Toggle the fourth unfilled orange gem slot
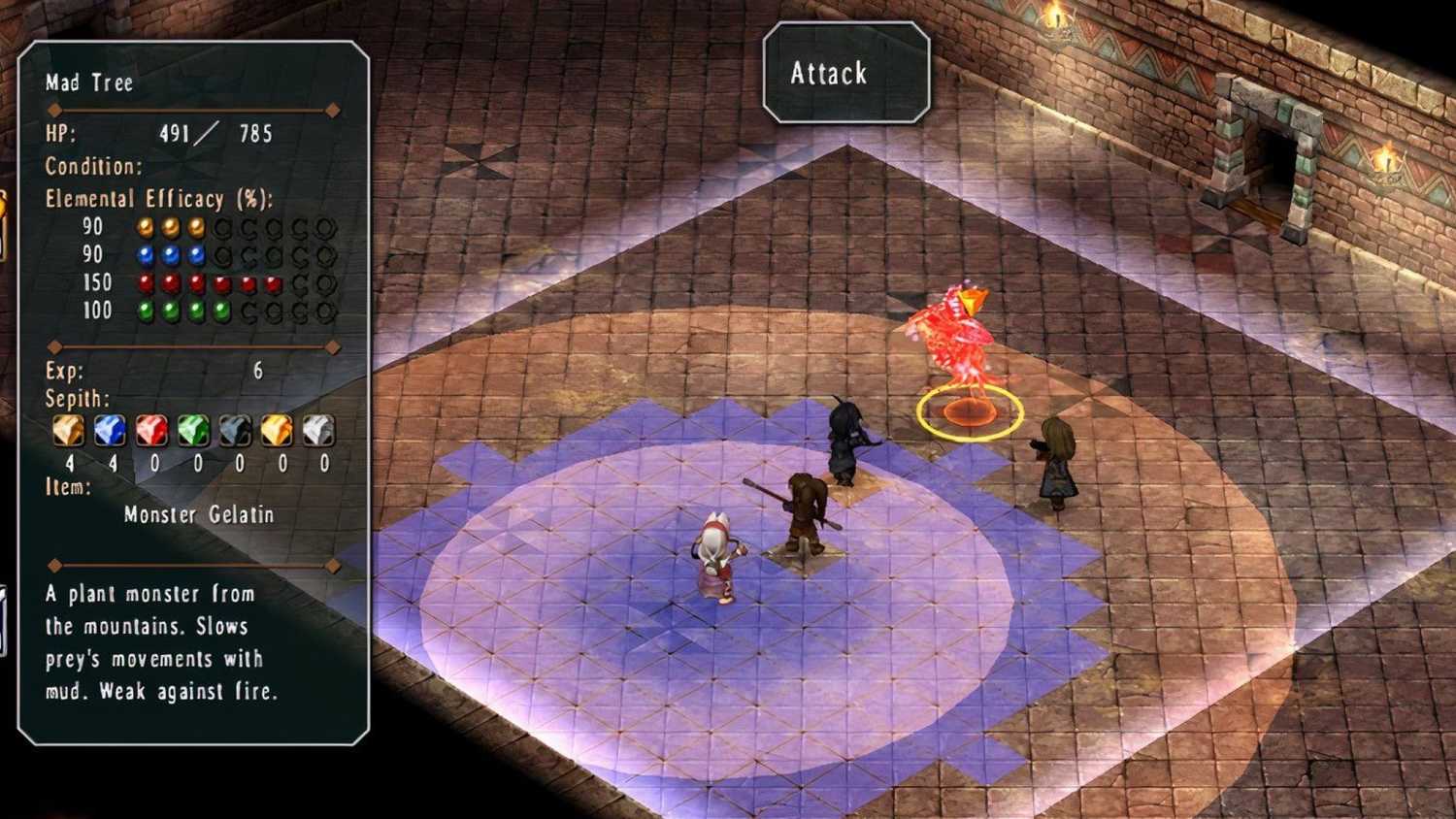 pos(300,228)
